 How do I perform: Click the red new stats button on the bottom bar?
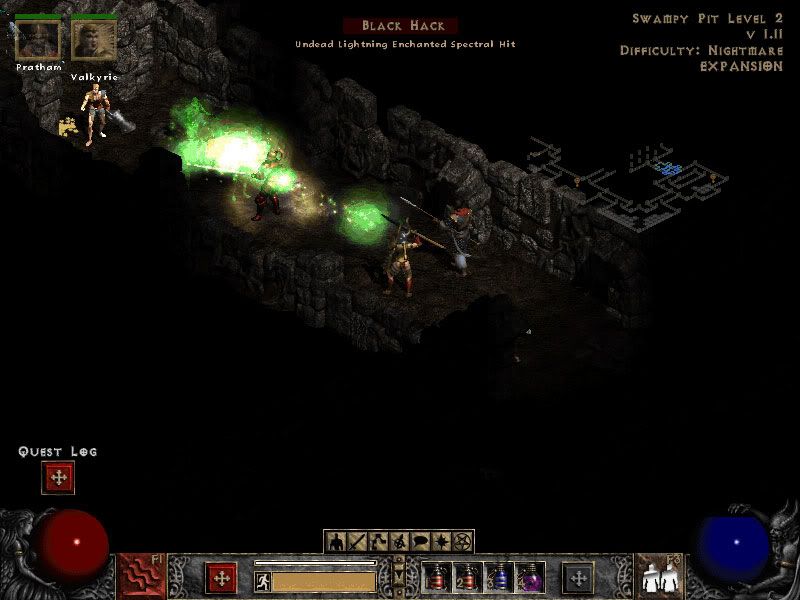(221, 578)
